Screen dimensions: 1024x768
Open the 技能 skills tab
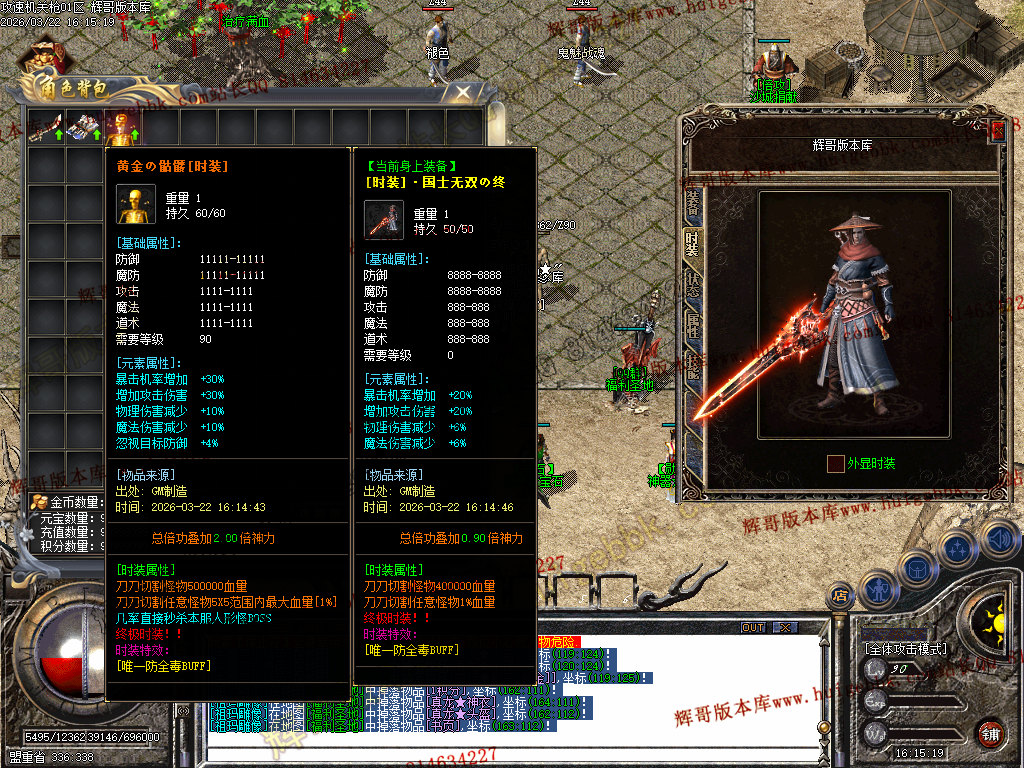click(692, 366)
